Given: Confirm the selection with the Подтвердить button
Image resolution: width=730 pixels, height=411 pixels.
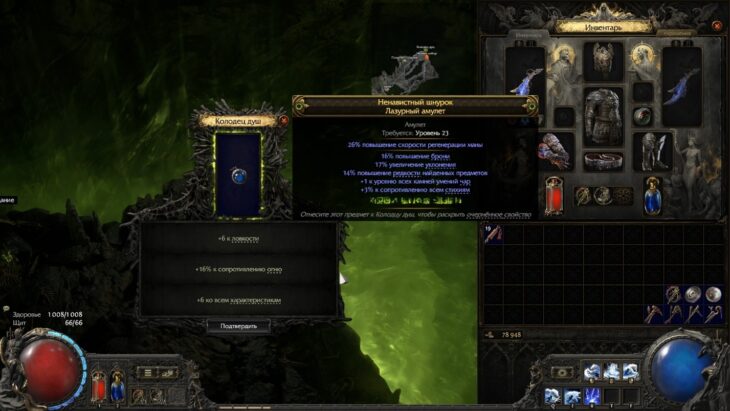Looking at the screenshot, I should click(238, 326).
